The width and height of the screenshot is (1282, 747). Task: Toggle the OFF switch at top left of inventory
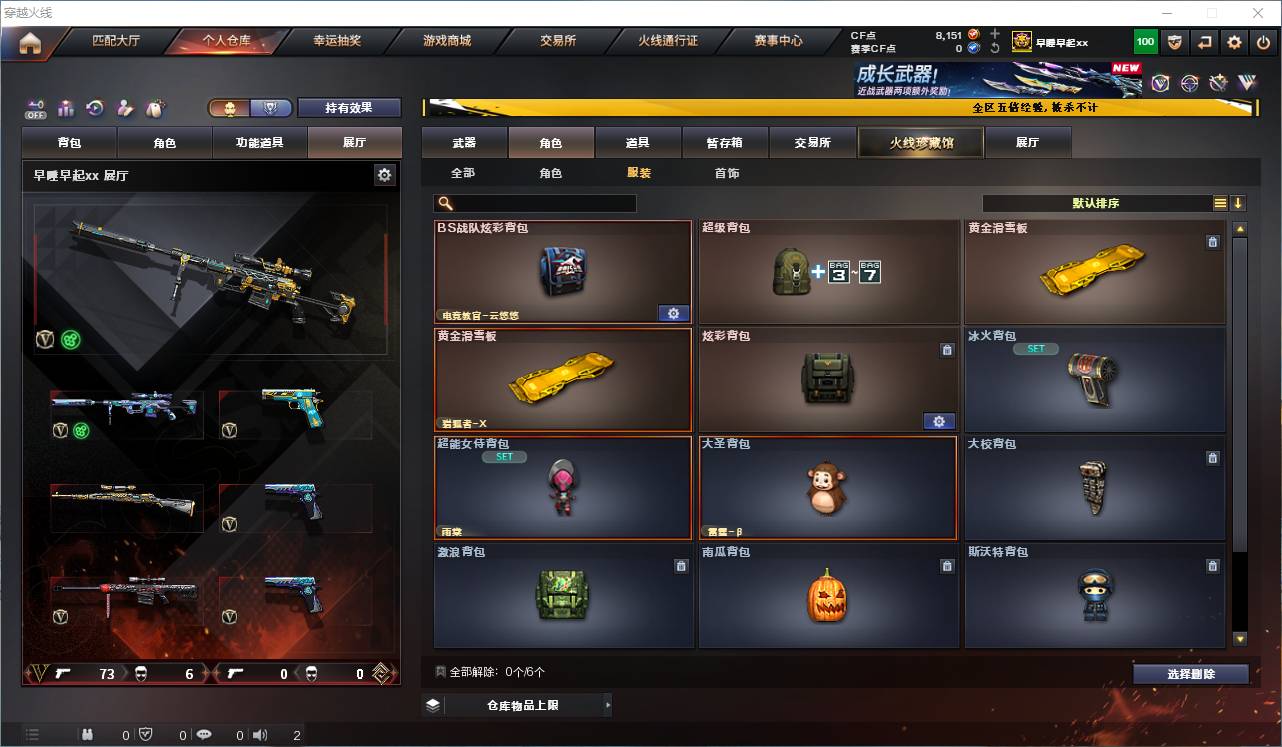[x=36, y=109]
